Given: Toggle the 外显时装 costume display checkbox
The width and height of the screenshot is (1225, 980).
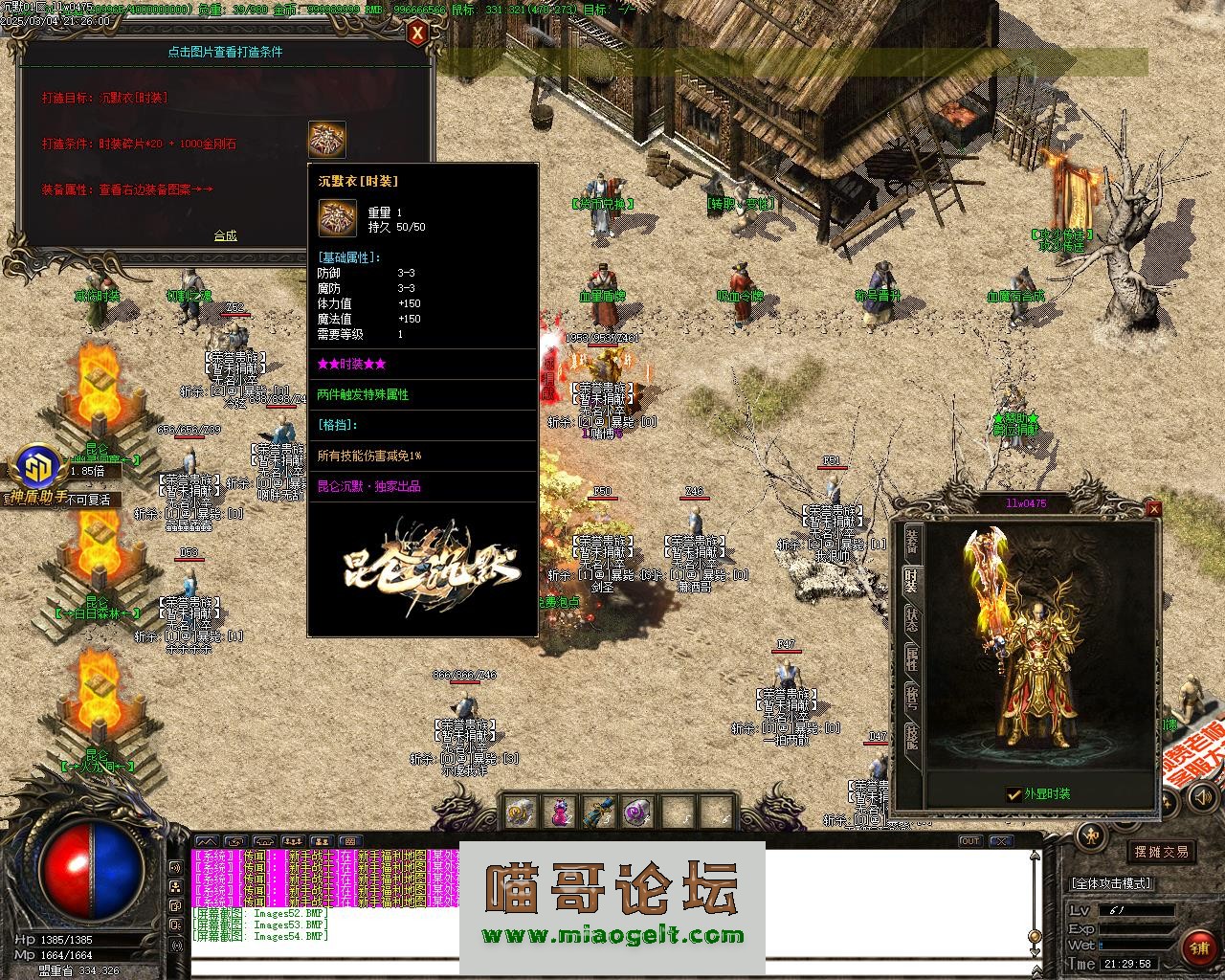Looking at the screenshot, I should click(1013, 794).
